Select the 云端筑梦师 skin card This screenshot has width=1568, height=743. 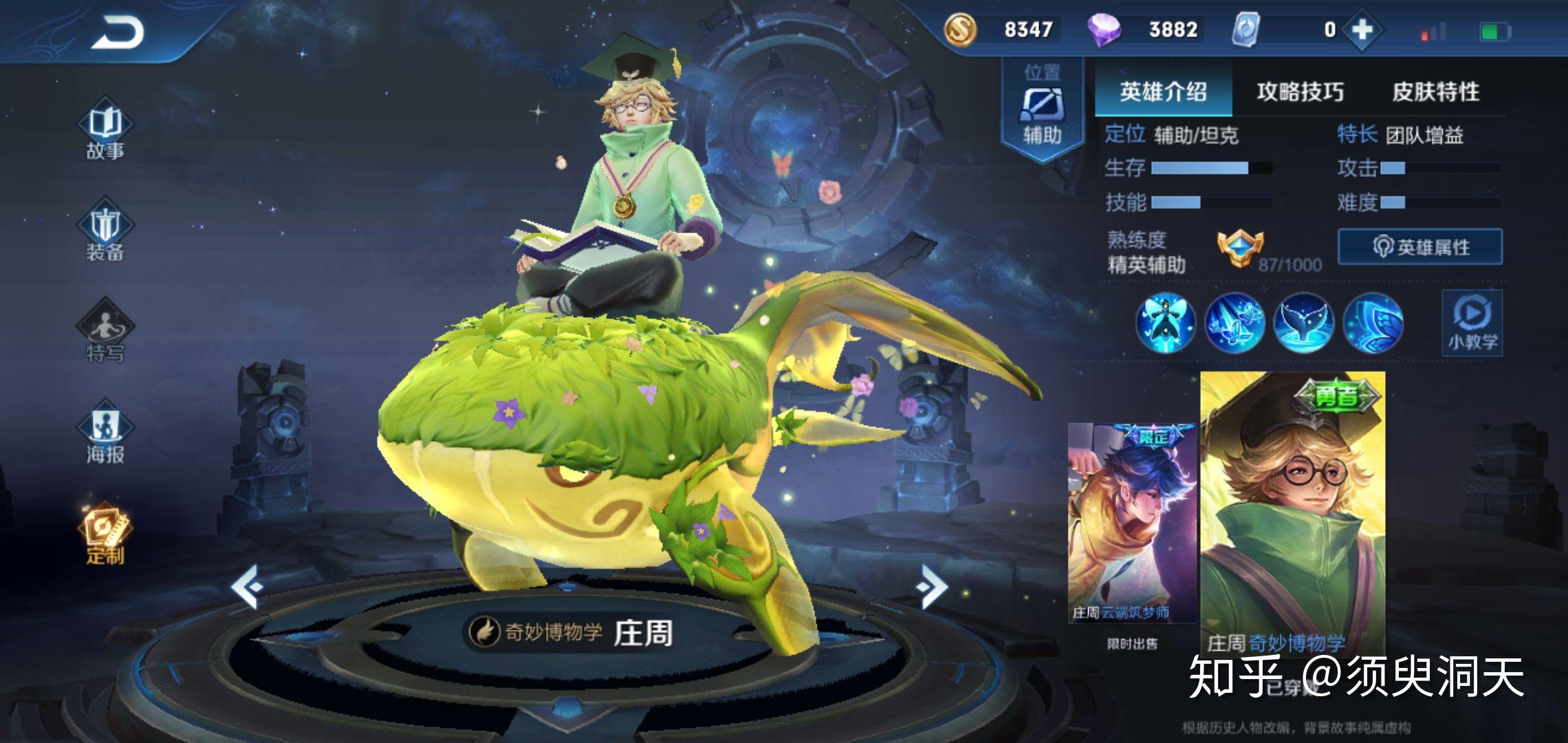click(1132, 523)
